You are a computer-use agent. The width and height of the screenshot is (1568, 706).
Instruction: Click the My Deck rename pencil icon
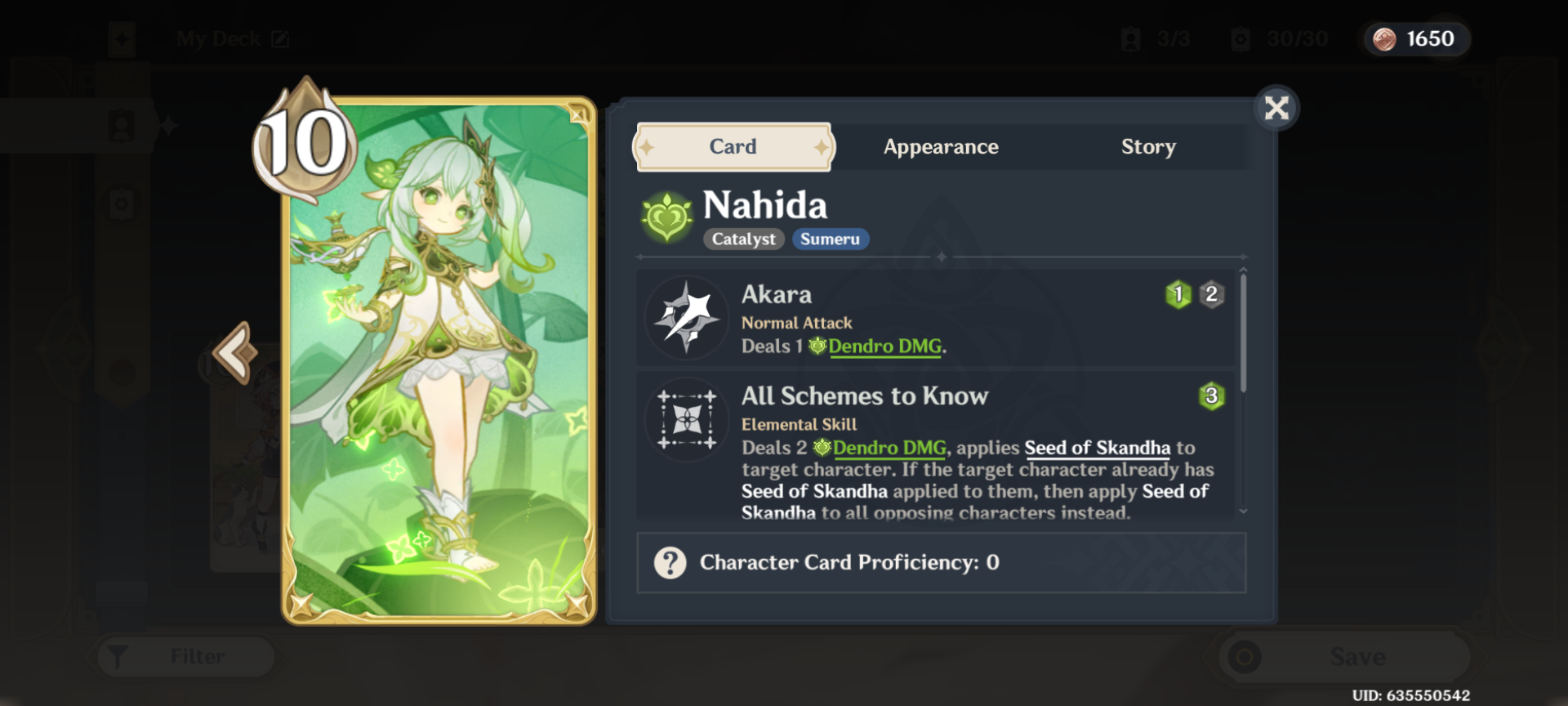coord(278,38)
